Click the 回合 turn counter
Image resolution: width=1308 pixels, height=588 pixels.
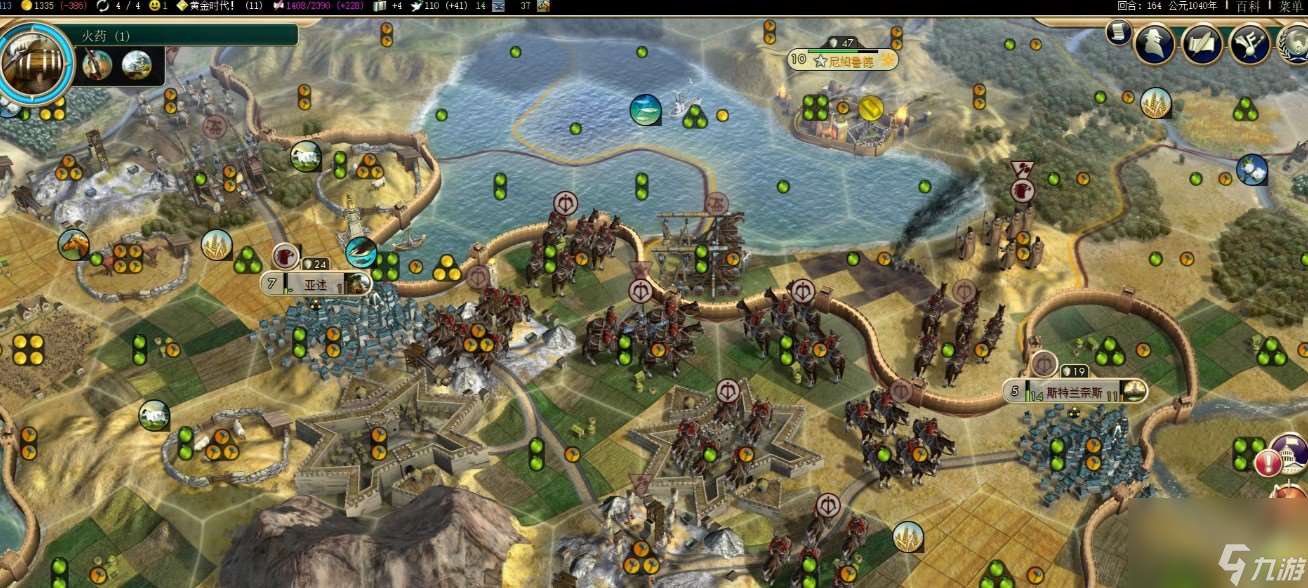(1139, 6)
